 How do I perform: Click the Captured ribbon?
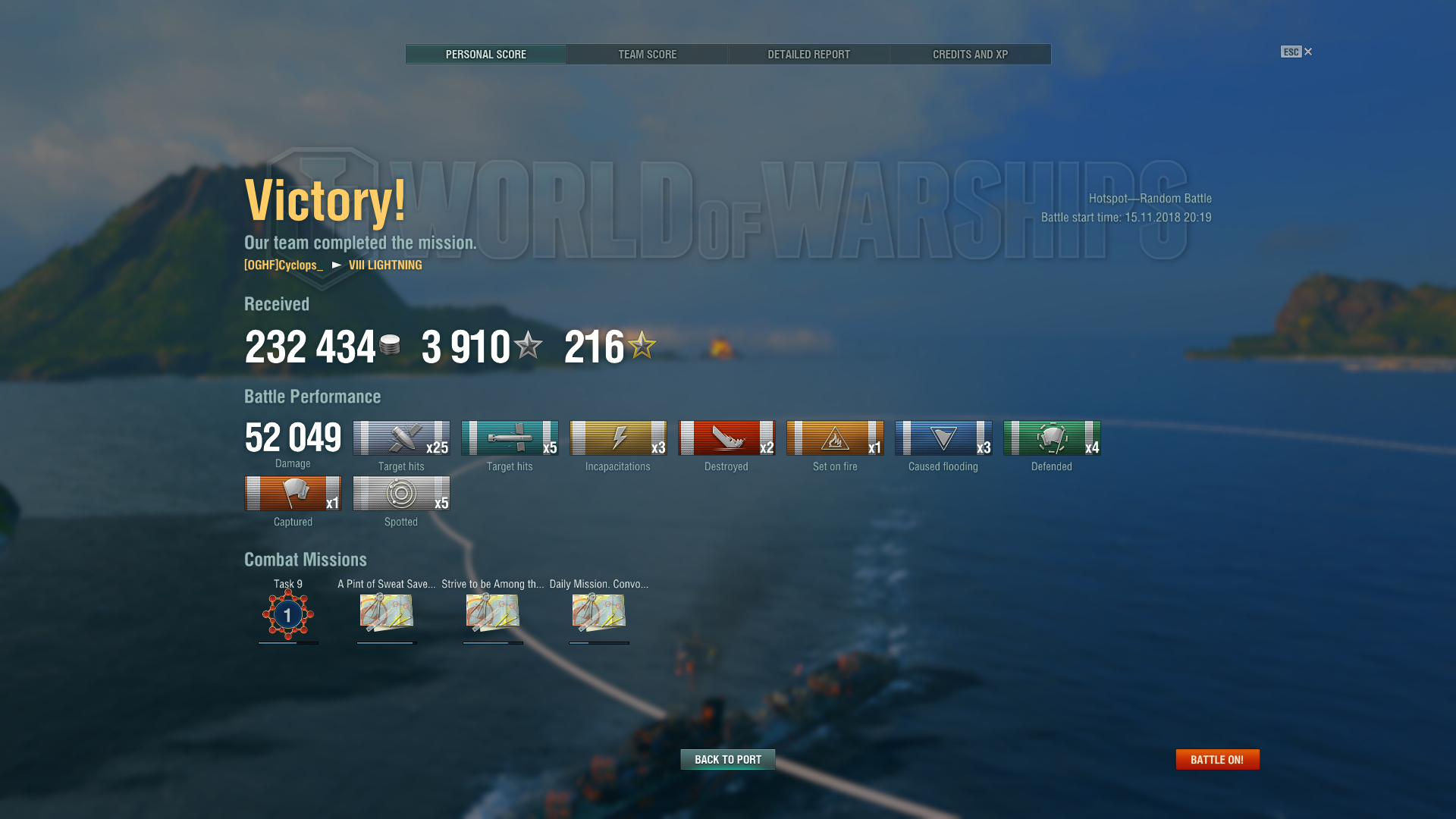(293, 494)
